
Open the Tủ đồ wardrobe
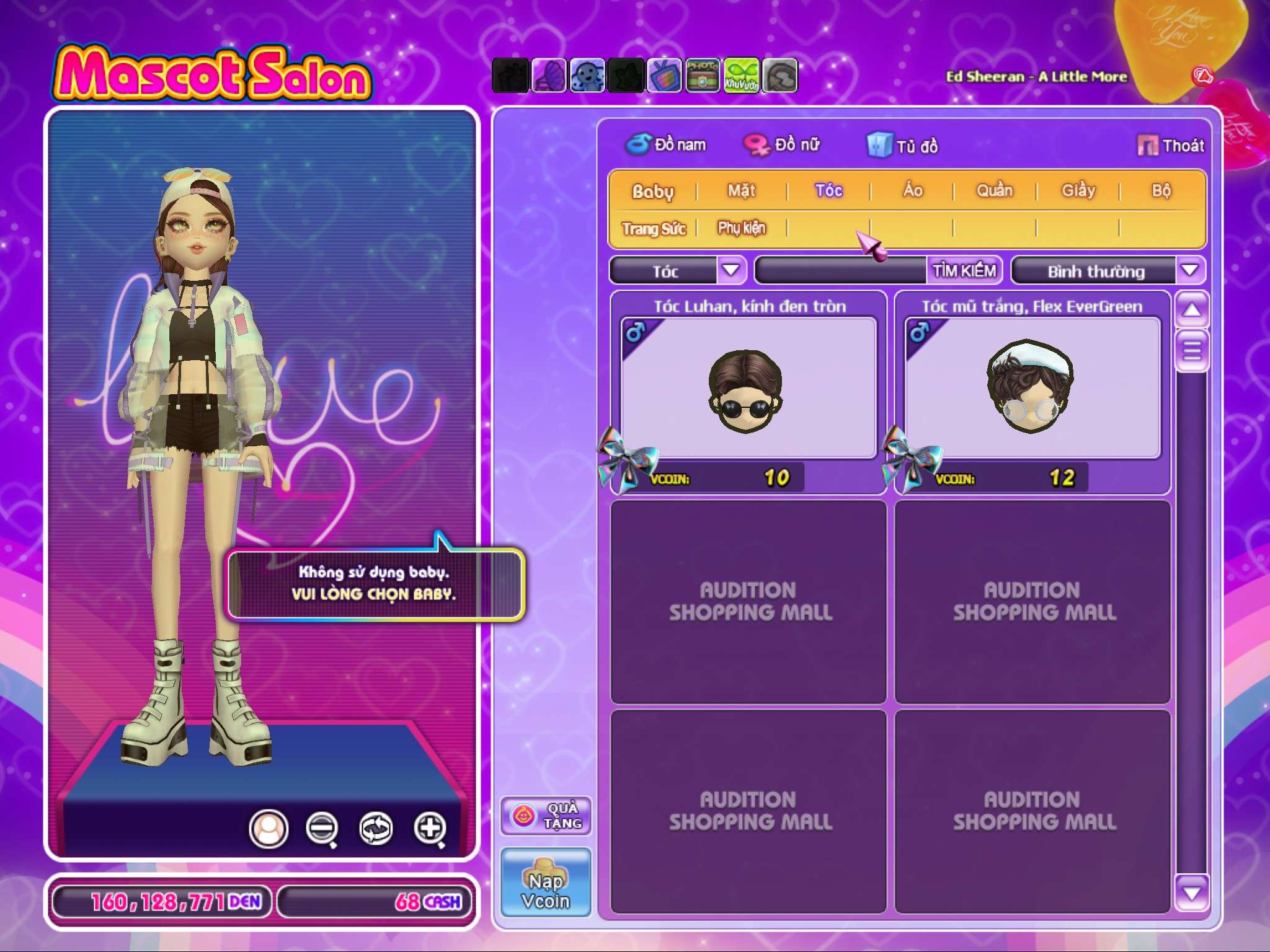coord(903,146)
